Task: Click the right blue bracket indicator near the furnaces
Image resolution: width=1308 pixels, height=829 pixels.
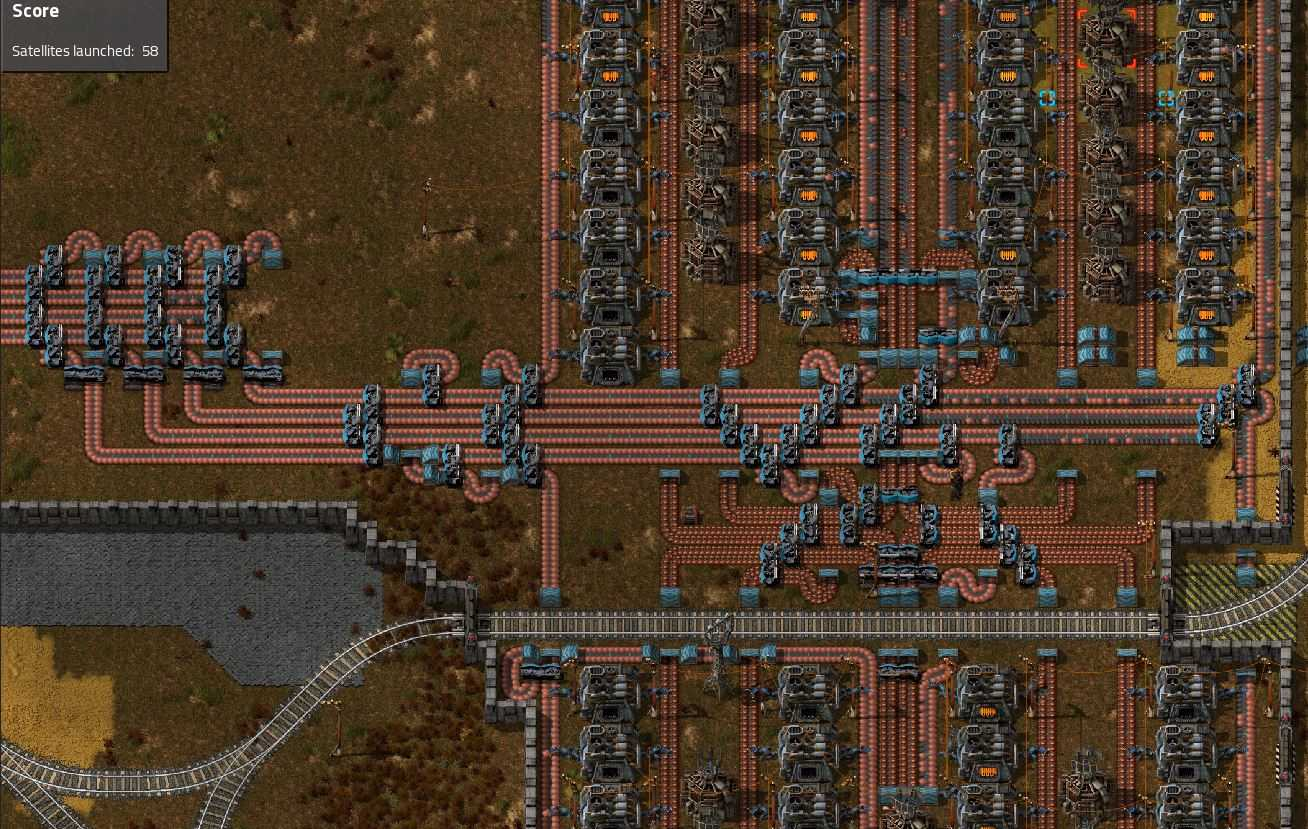Action: (x=1166, y=98)
